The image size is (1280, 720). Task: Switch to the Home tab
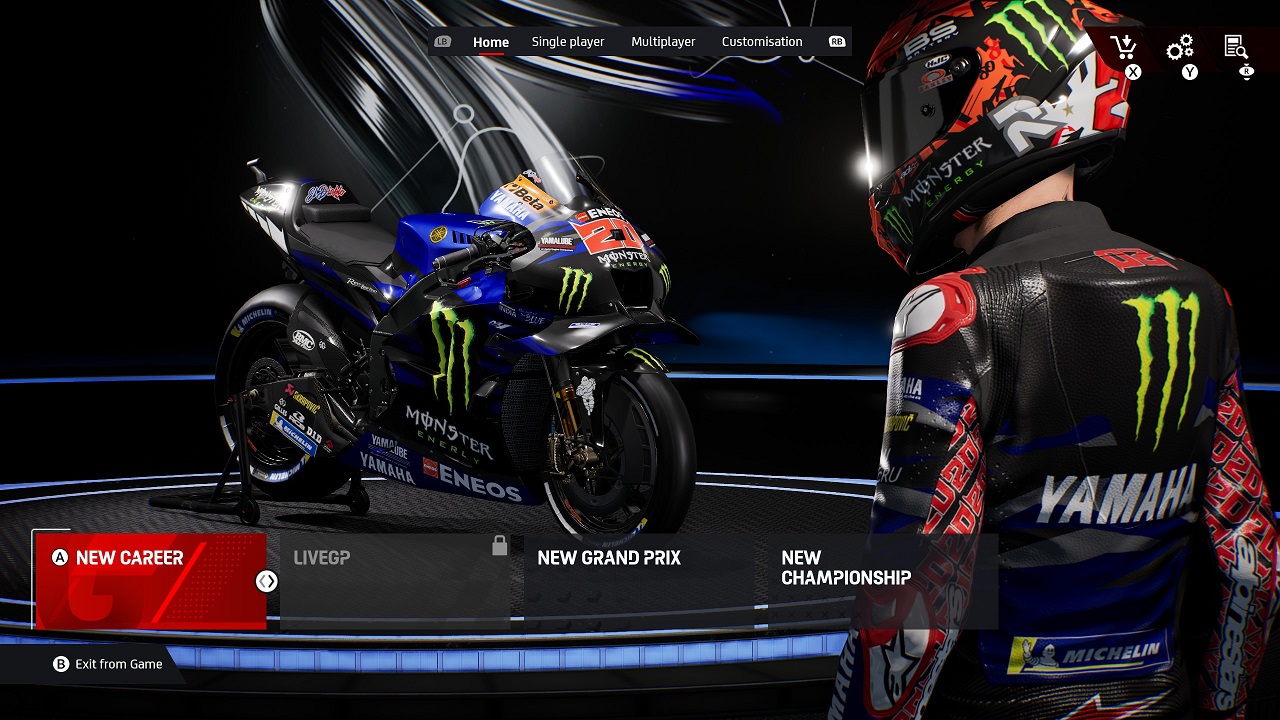tap(490, 42)
